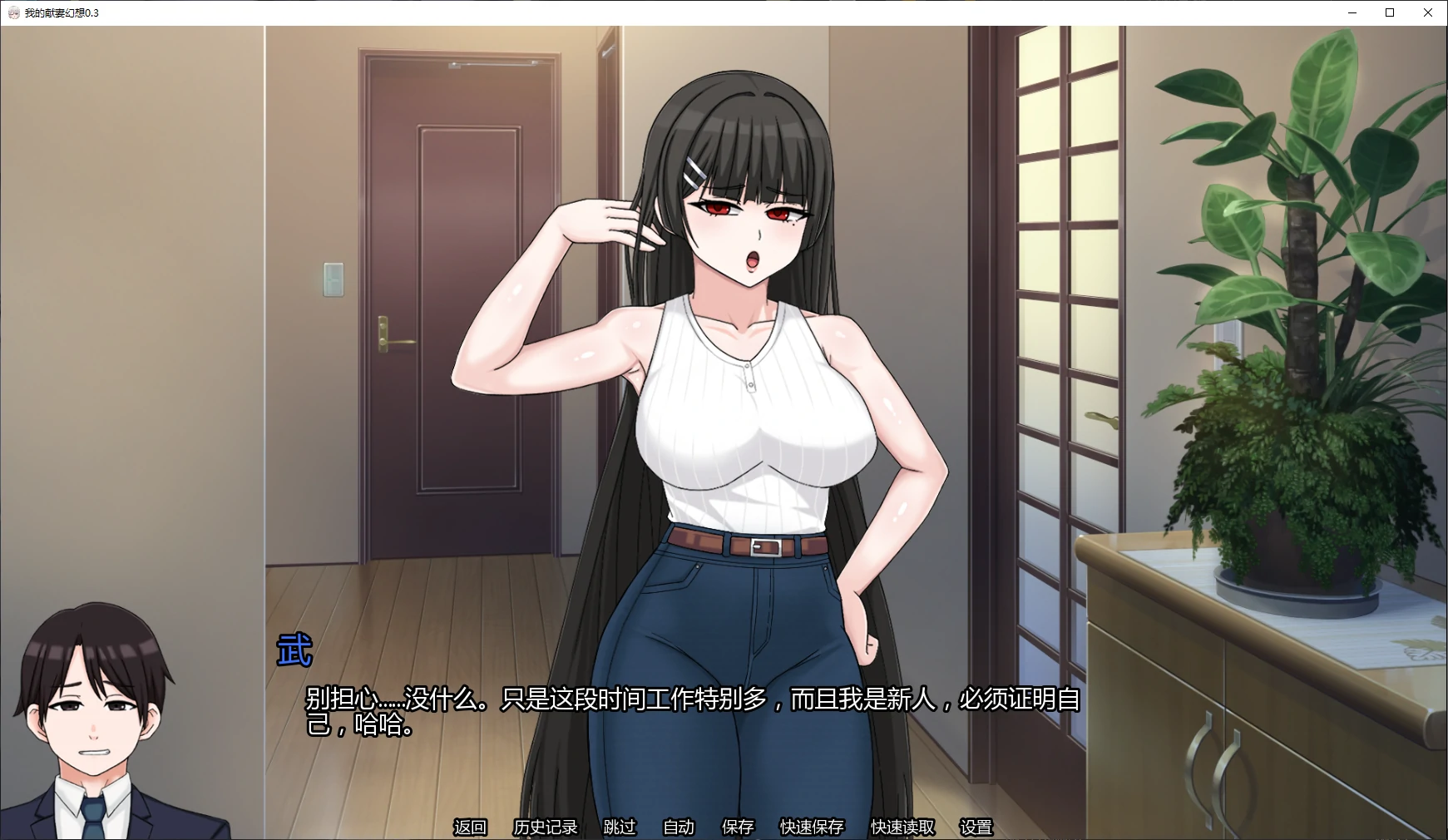Close the 我的献妻幻想 game window
Screen dimensions: 1448x840
click(1428, 12)
